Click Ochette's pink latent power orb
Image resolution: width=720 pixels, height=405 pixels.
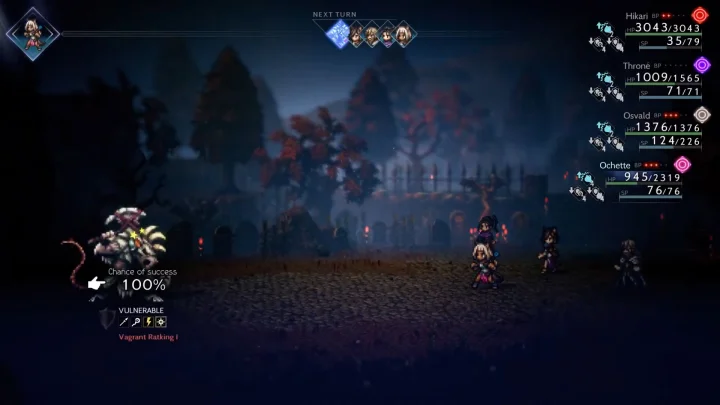[x=683, y=164]
